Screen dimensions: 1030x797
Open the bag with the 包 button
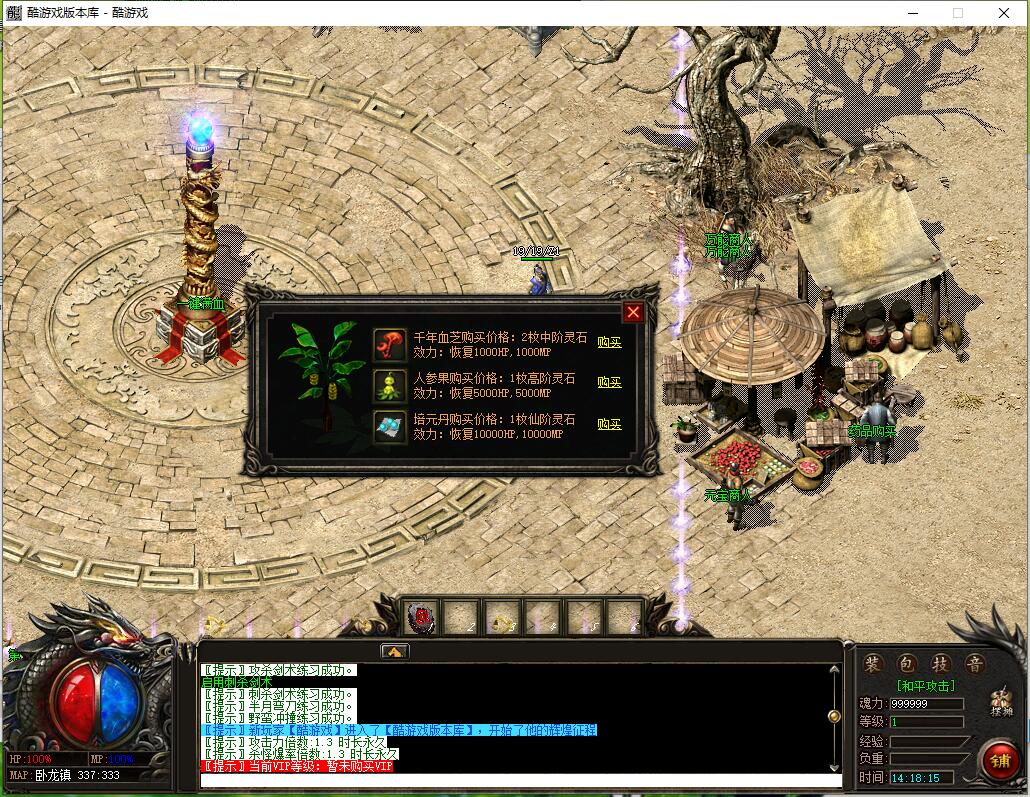(x=906, y=665)
